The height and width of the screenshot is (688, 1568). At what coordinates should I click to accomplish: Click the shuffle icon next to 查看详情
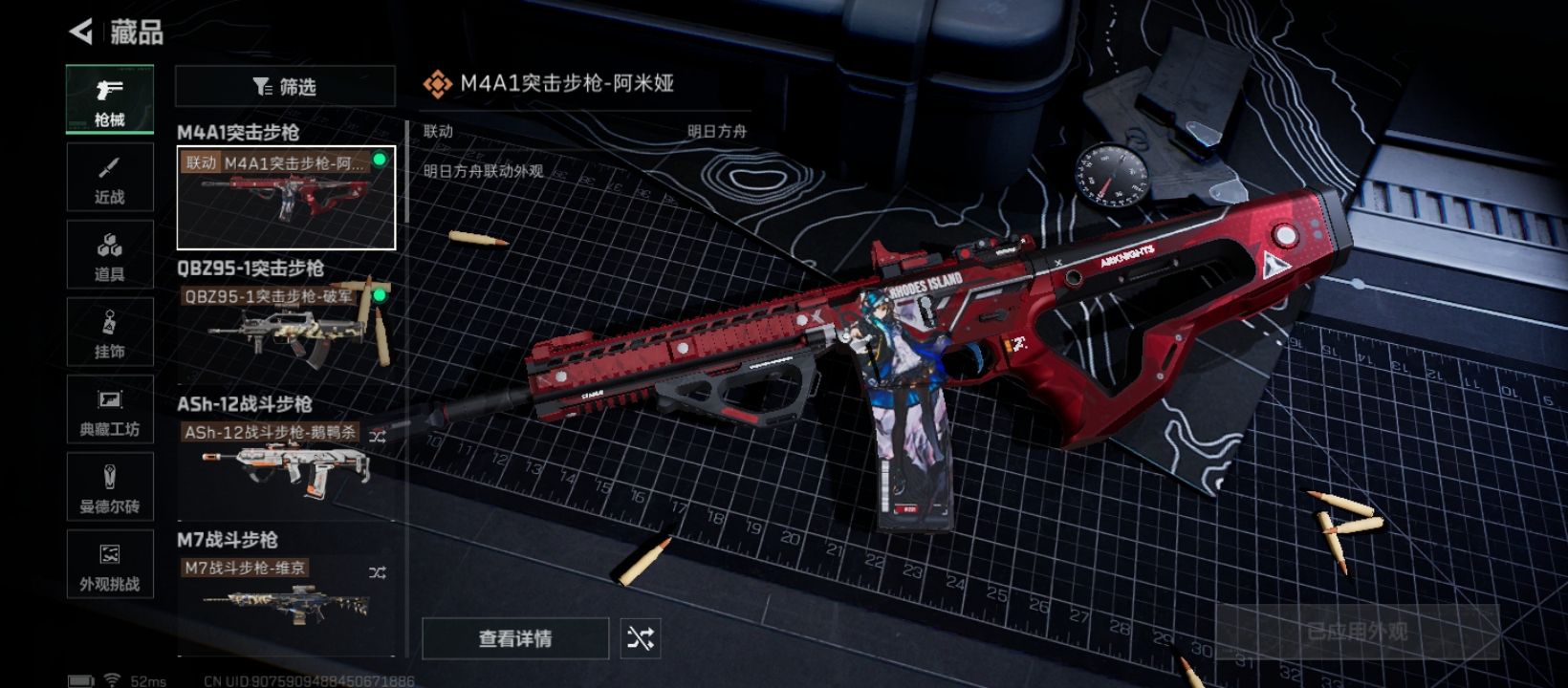(641, 638)
